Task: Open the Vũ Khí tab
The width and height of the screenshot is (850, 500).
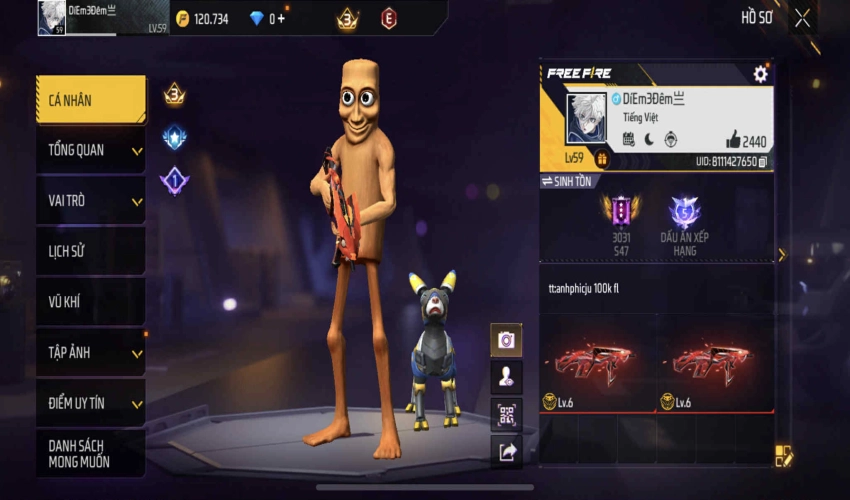Action: pyautogui.click(x=90, y=302)
